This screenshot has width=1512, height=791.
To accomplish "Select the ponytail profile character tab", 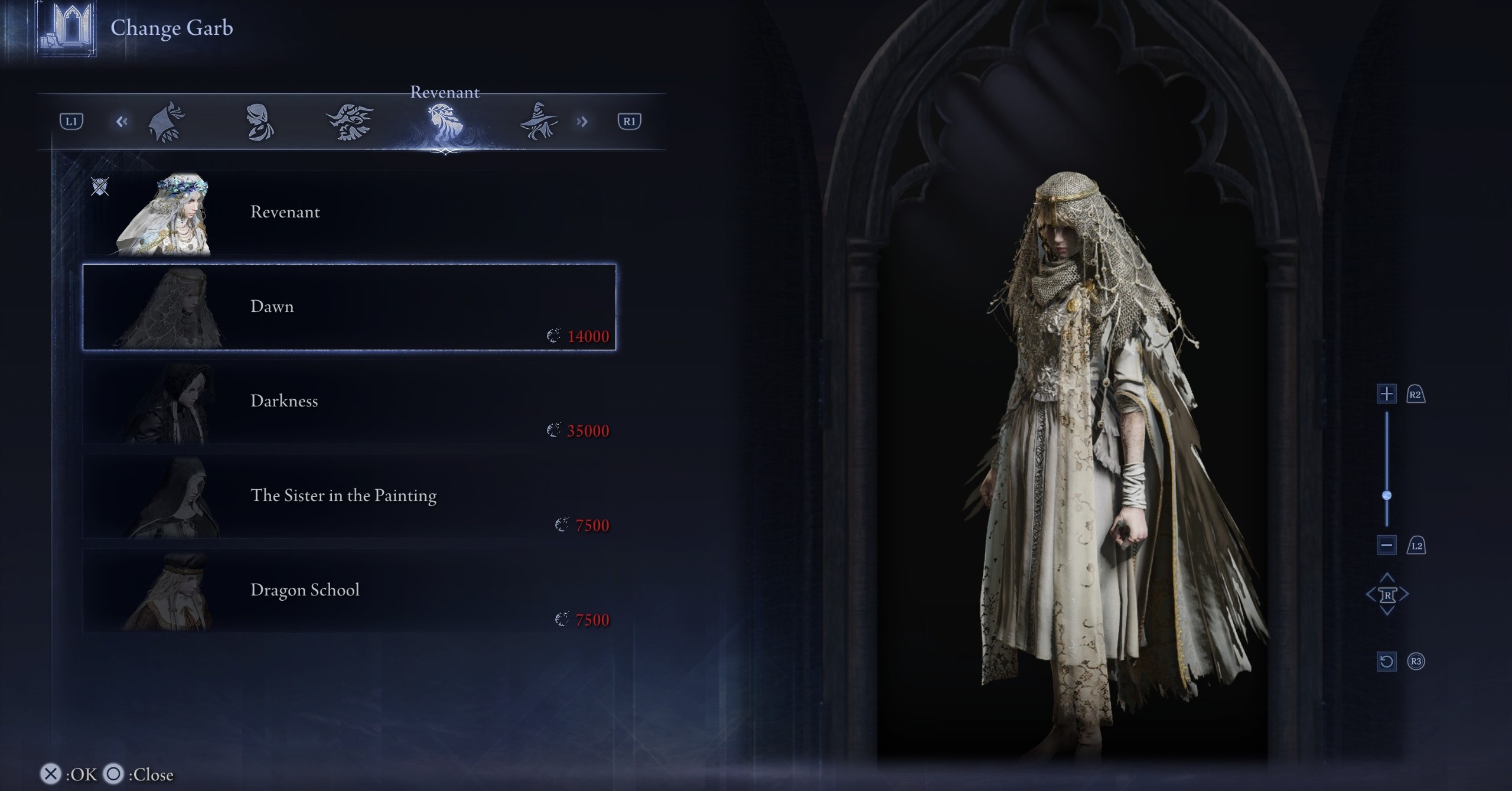I will tap(259, 122).
